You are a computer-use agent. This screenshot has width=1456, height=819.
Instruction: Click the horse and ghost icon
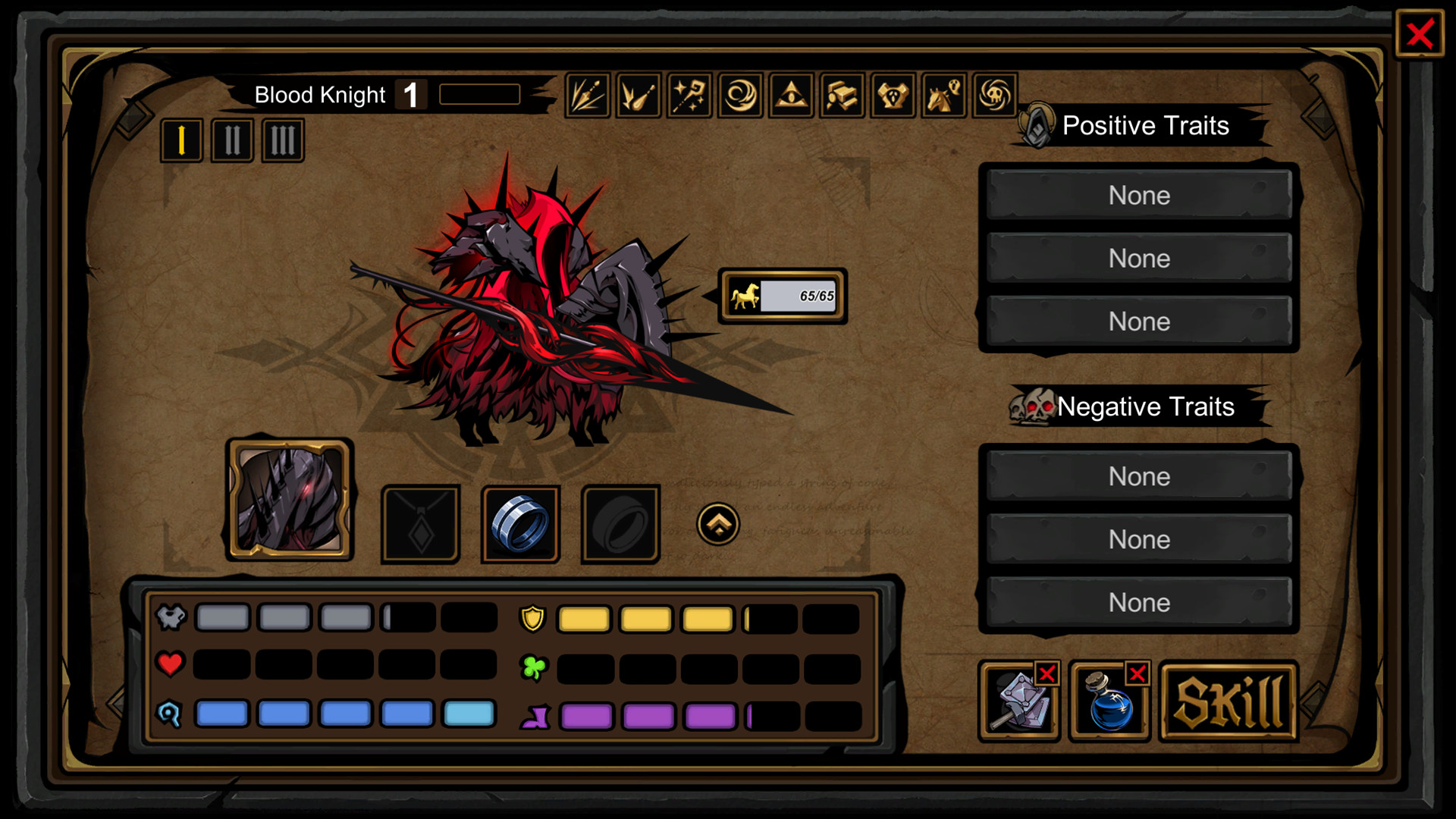(943, 95)
